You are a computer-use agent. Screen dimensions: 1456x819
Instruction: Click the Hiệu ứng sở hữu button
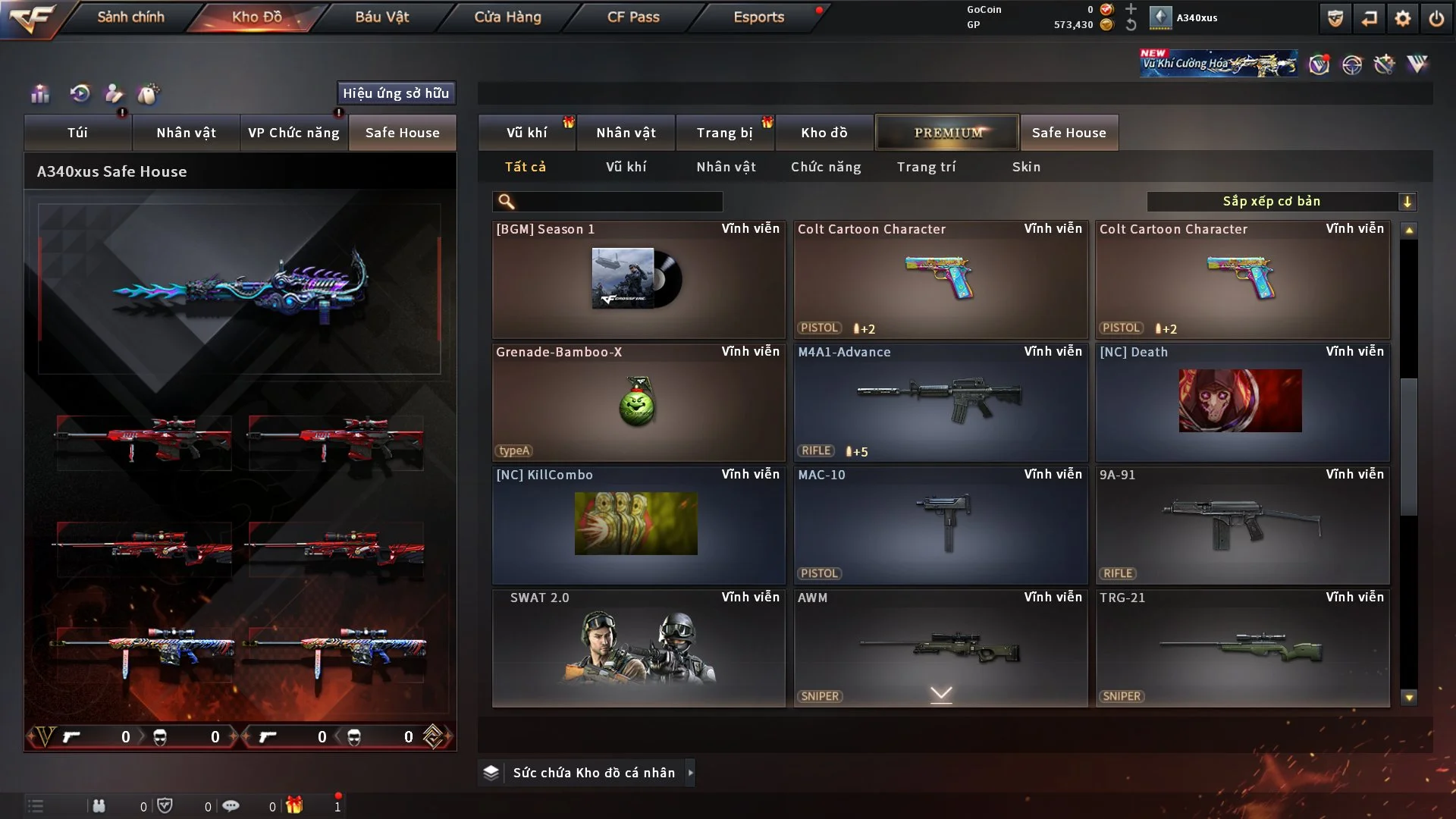396,93
